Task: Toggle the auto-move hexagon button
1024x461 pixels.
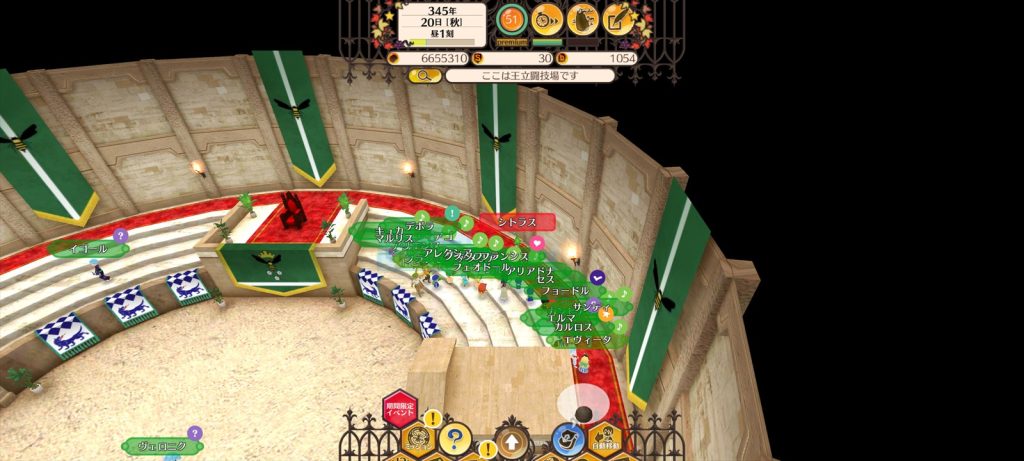Action: (603, 439)
